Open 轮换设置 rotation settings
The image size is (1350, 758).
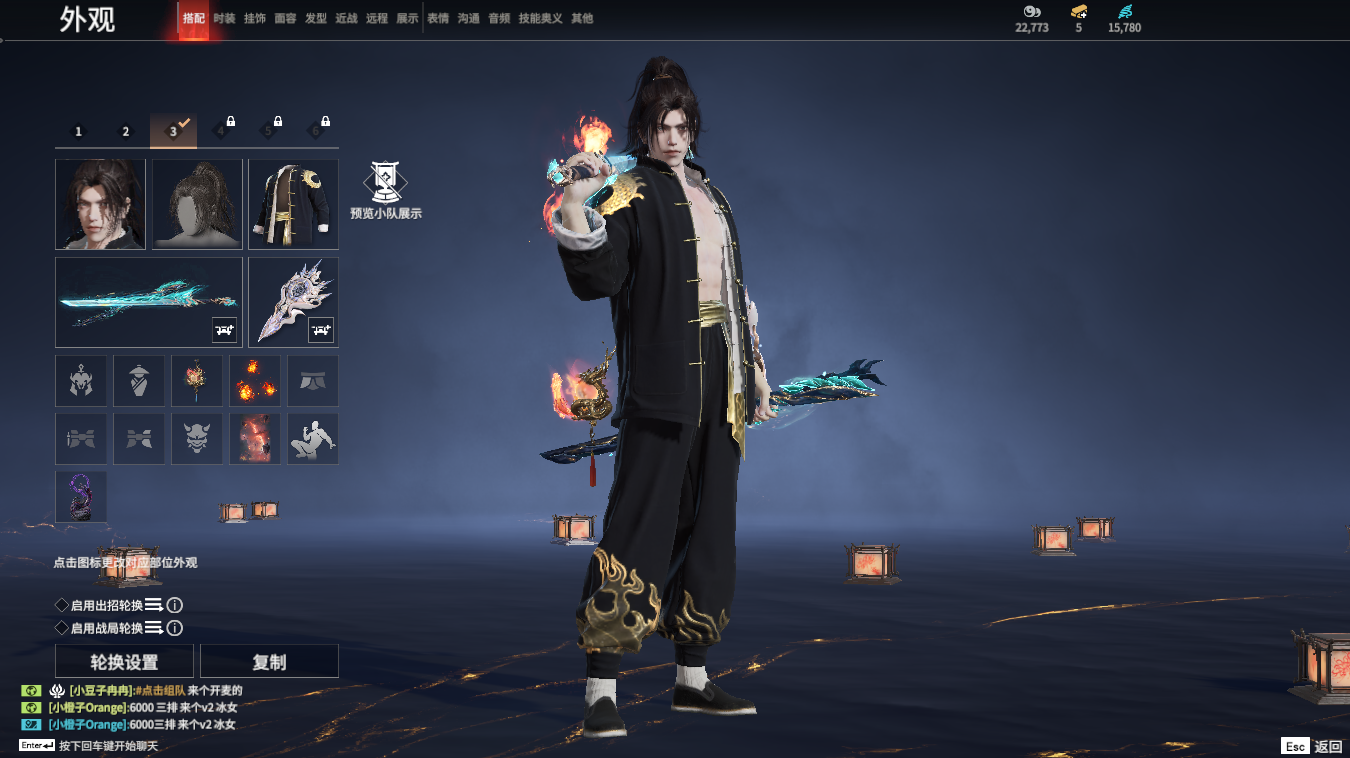click(125, 662)
